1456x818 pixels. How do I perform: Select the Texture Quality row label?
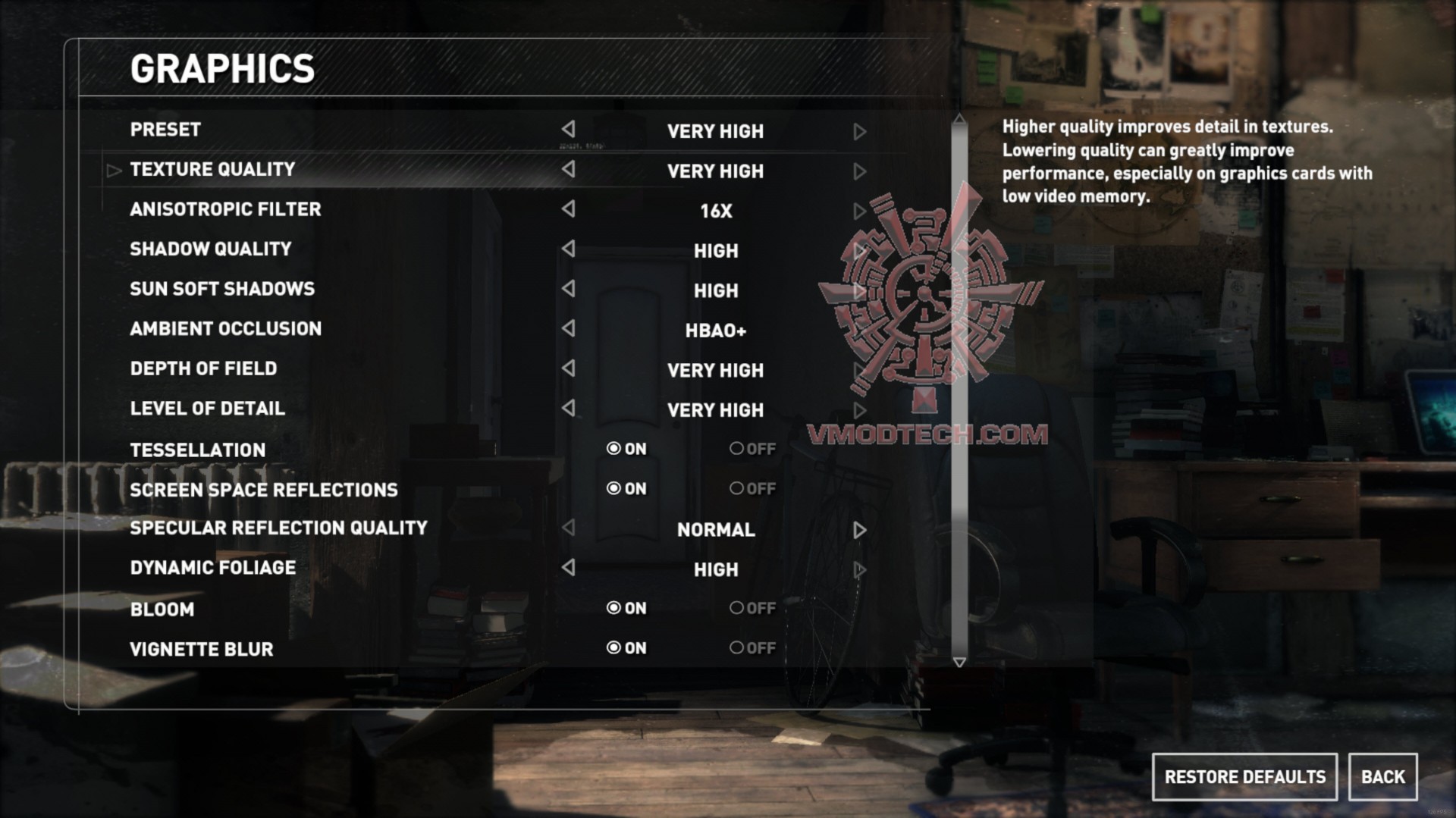(212, 170)
